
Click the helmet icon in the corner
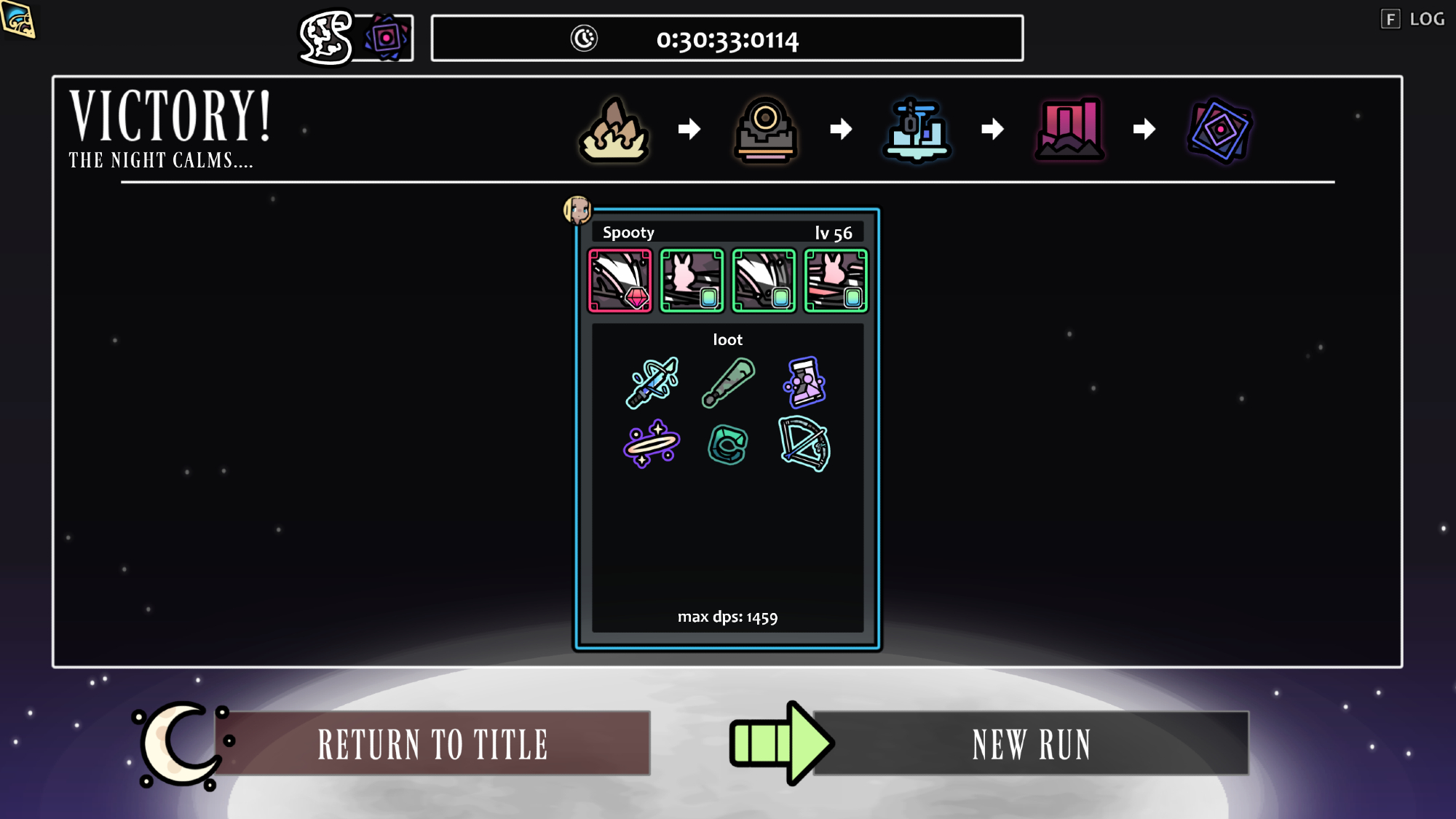[x=18, y=20]
